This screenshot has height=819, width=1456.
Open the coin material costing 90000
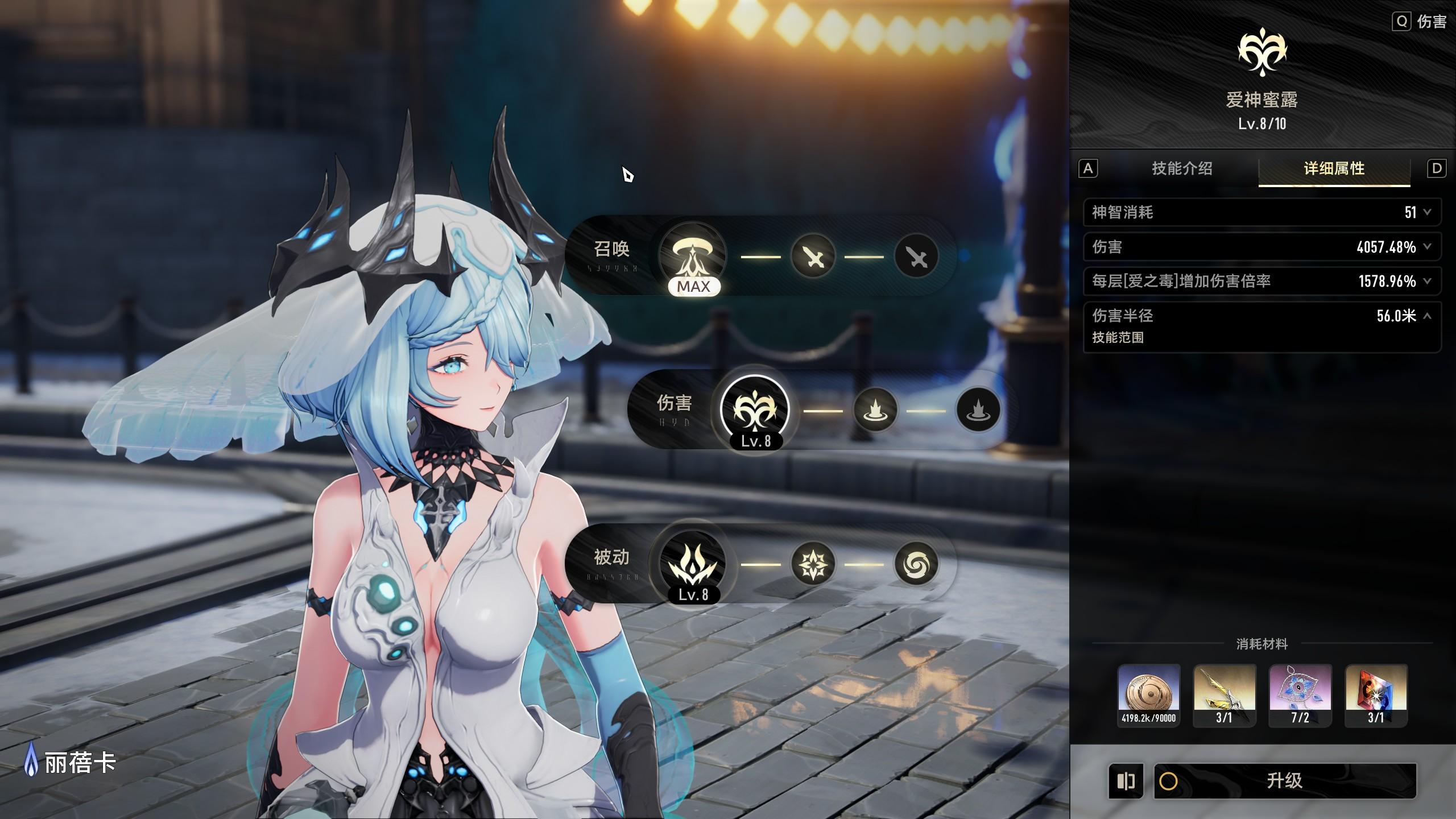1148,695
